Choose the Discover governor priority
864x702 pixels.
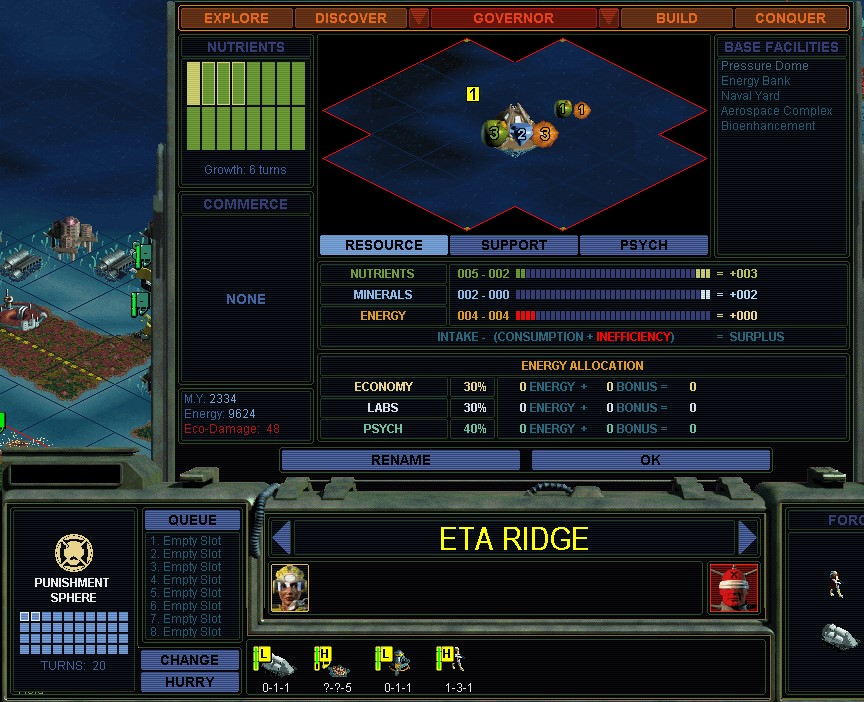(x=350, y=18)
